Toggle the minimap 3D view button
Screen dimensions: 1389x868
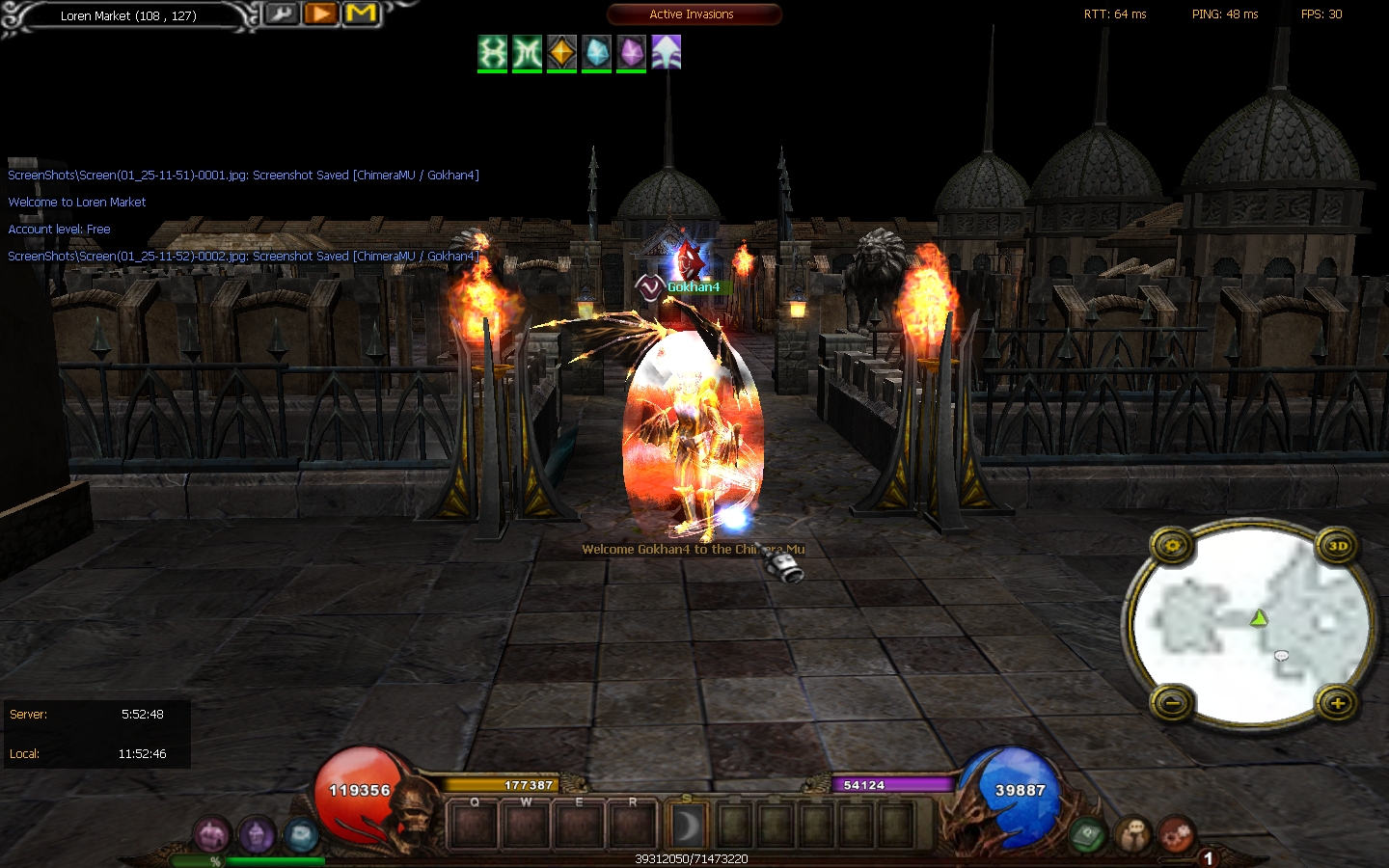[x=1338, y=546]
